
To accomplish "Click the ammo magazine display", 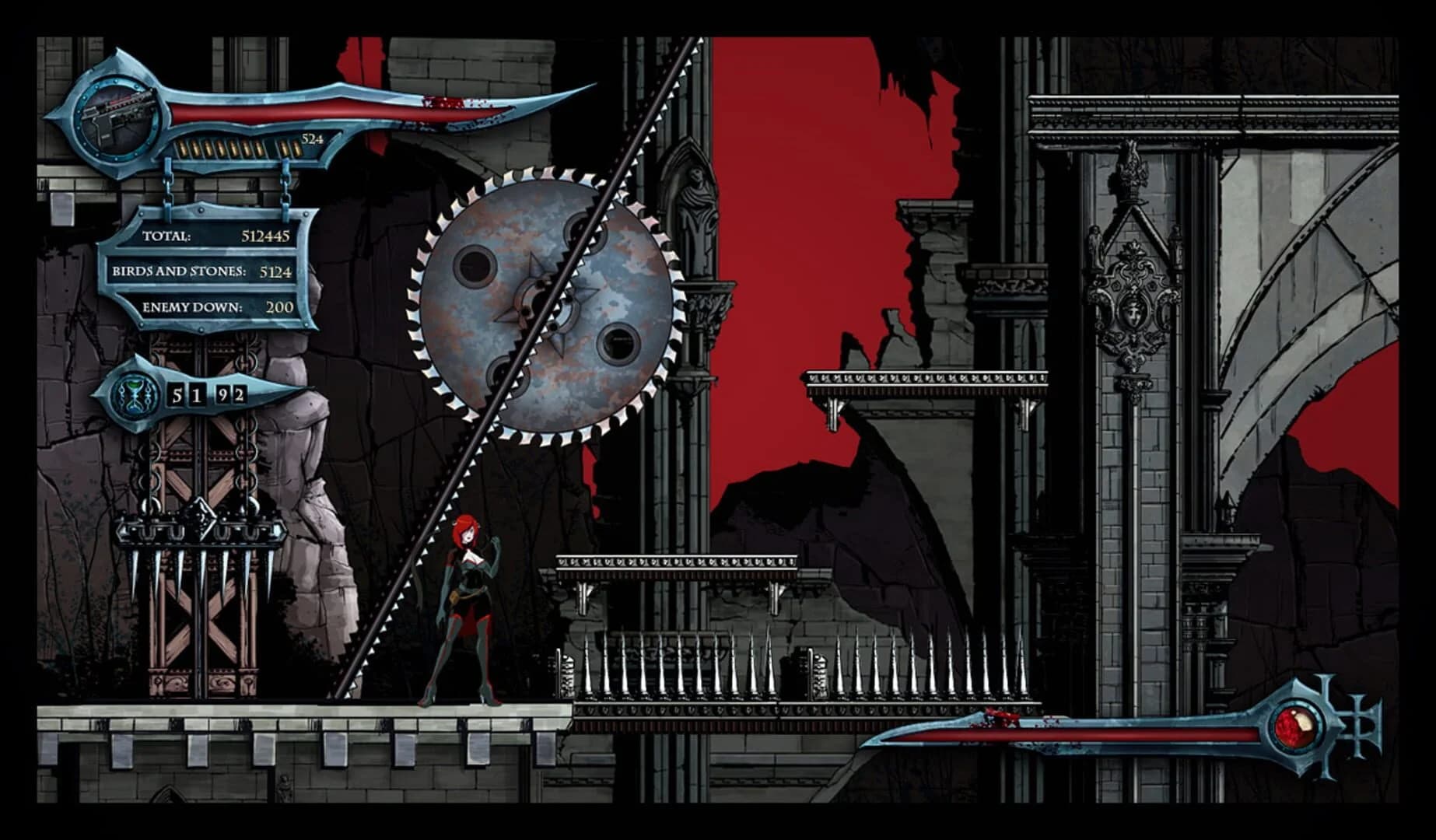I will pyautogui.click(x=233, y=146).
